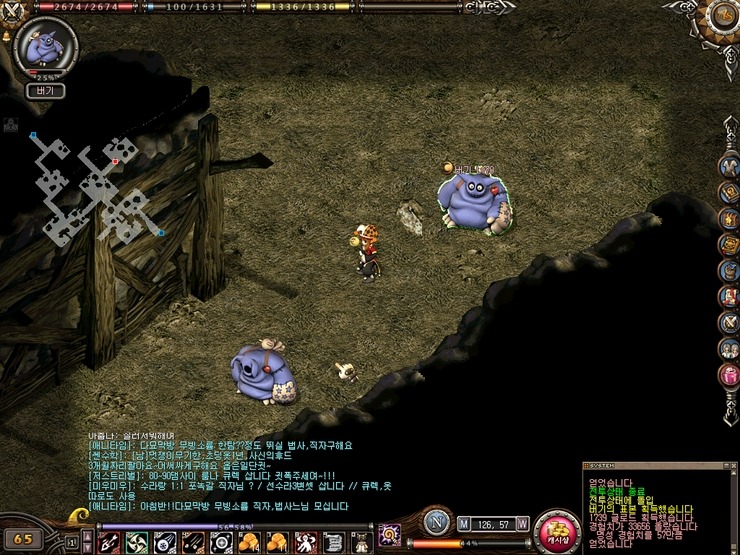
Task: Select the blue monster target portrait
Action: [44, 47]
